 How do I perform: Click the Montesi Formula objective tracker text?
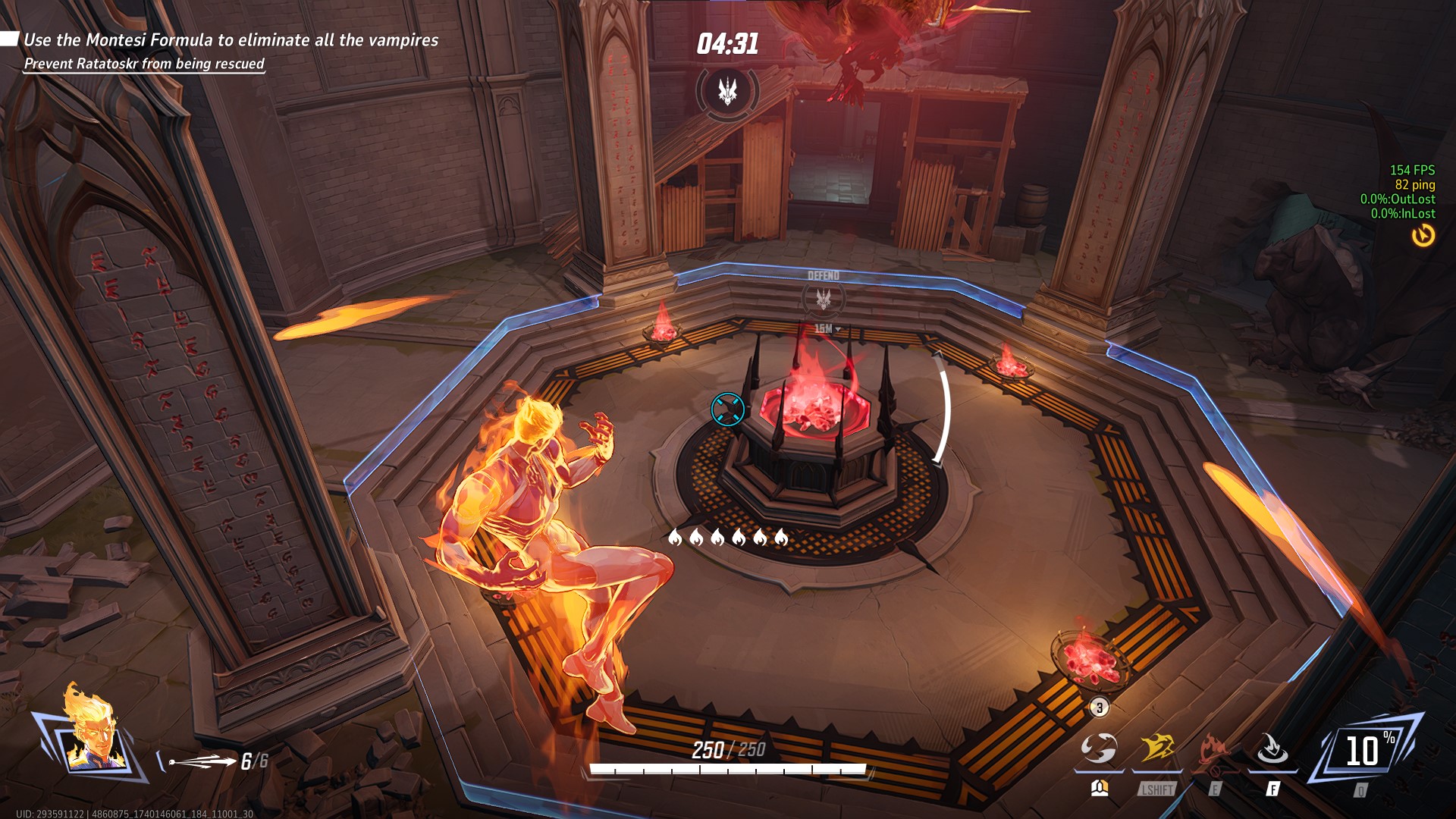231,40
